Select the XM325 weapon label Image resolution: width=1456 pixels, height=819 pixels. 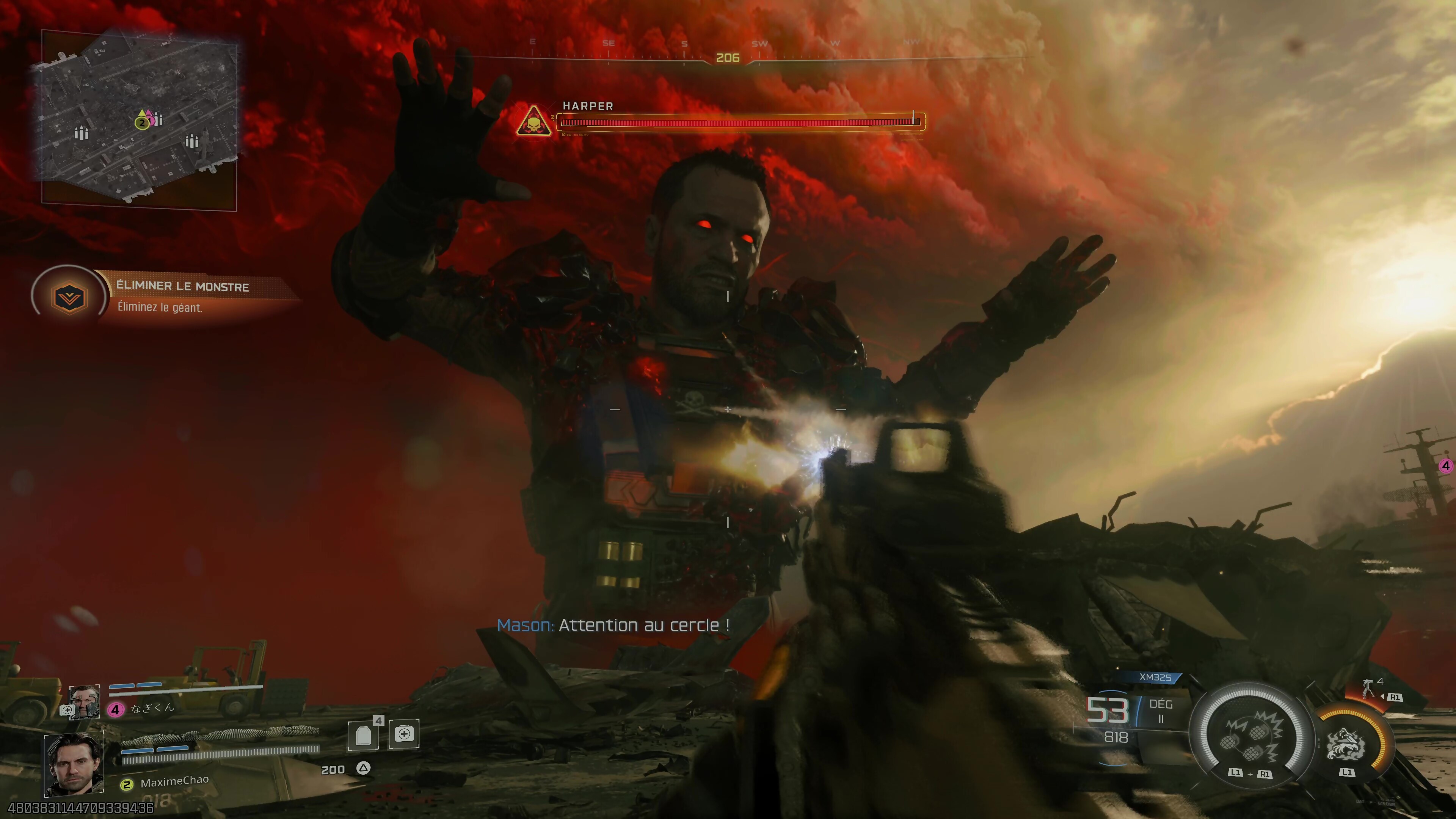pyautogui.click(x=1155, y=677)
